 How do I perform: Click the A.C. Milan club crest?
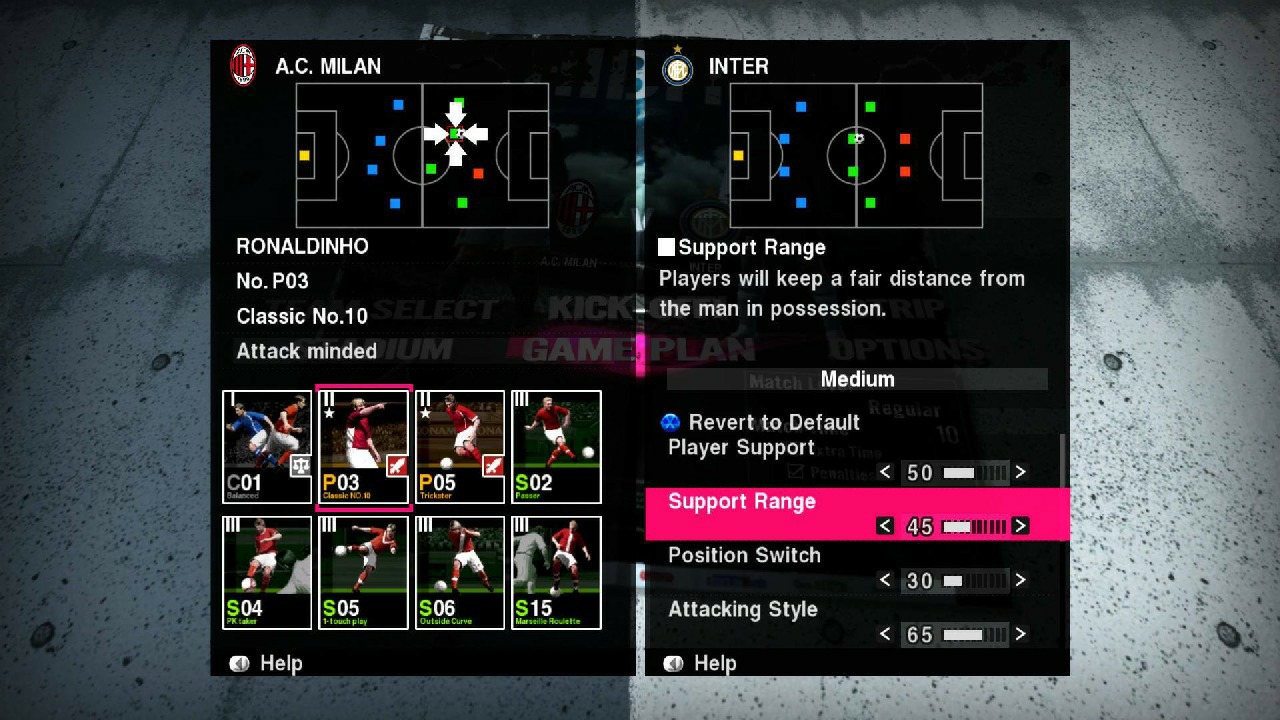coord(243,64)
